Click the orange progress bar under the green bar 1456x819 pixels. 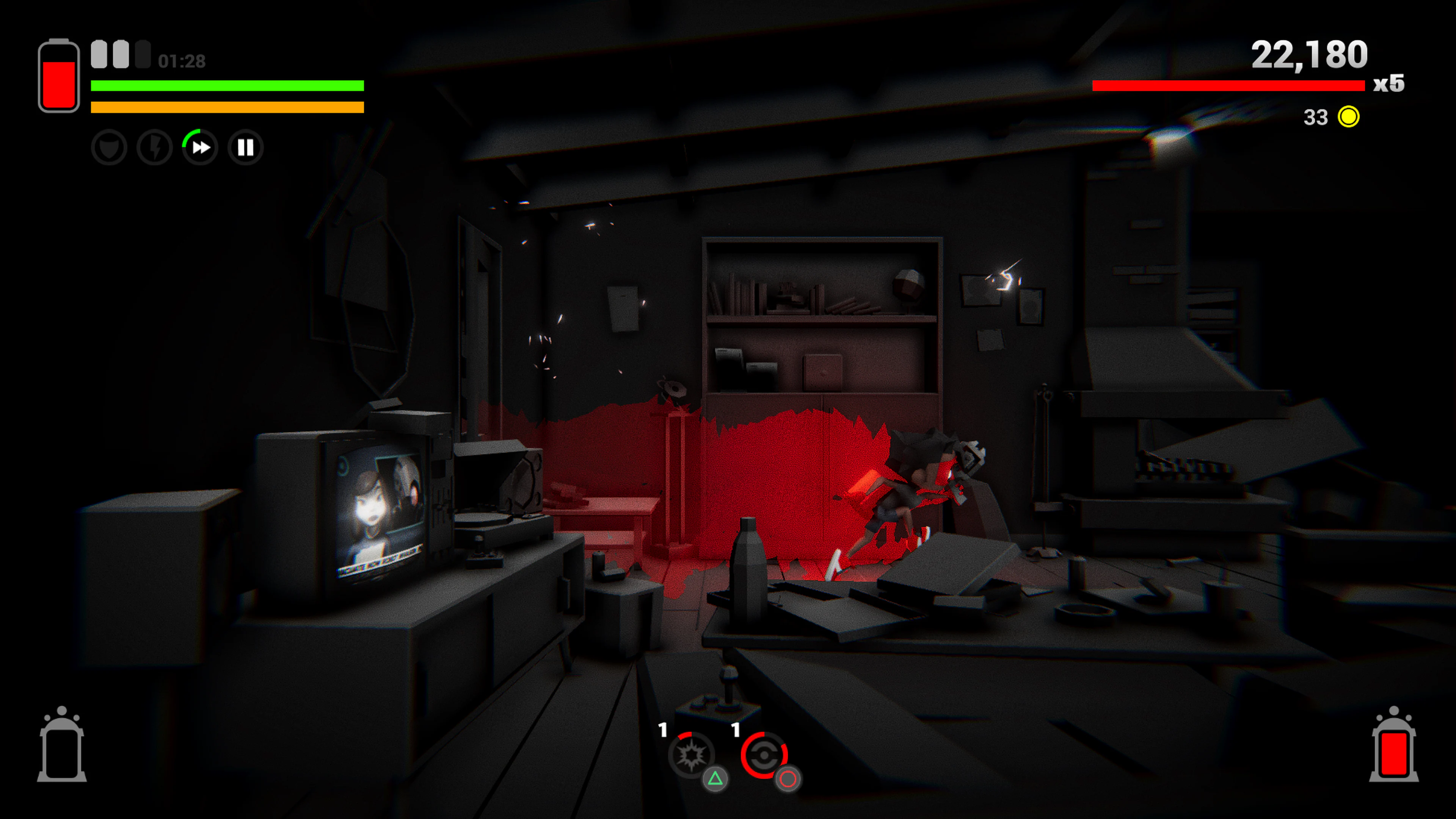[226, 107]
